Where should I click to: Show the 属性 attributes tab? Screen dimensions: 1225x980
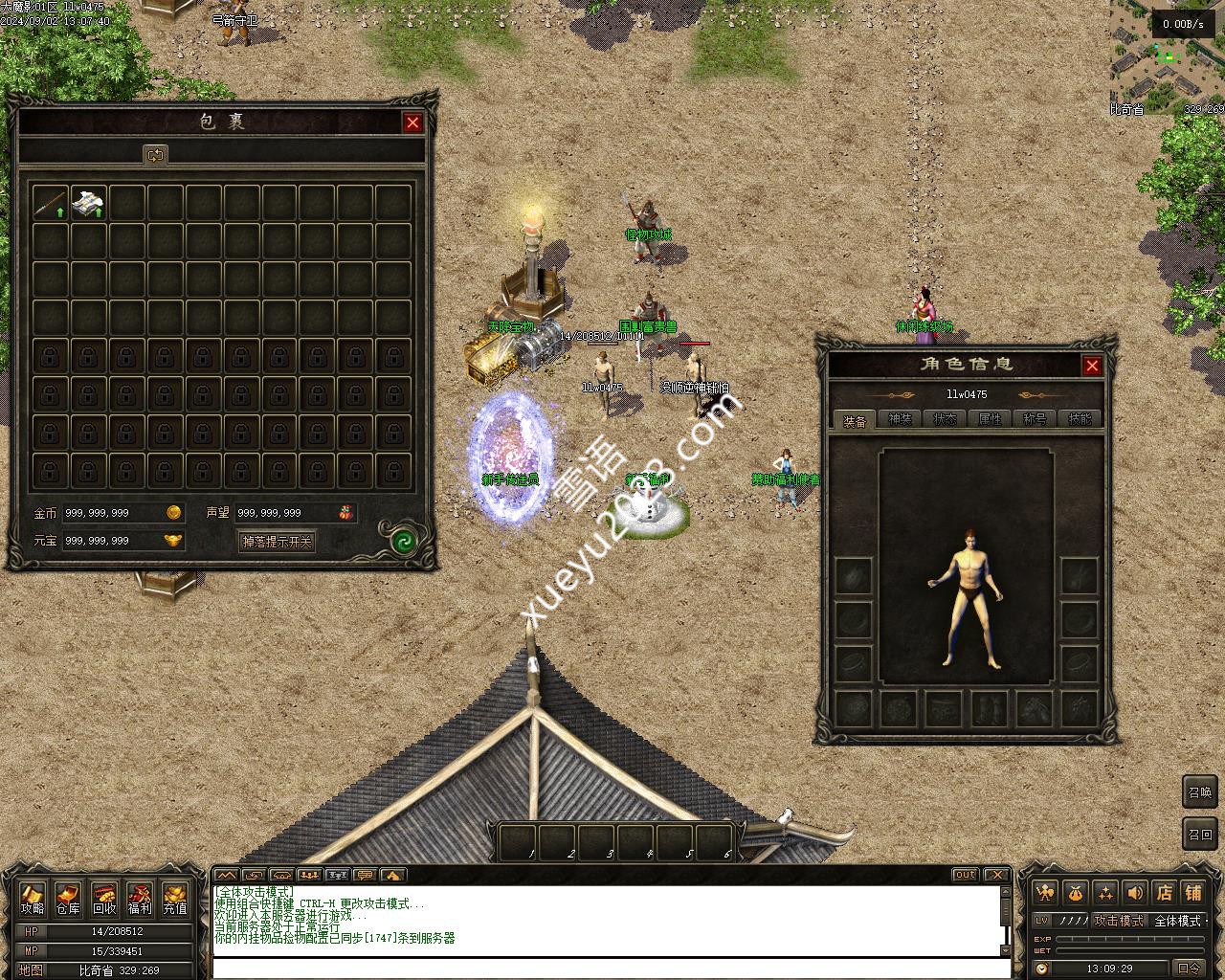click(x=990, y=419)
